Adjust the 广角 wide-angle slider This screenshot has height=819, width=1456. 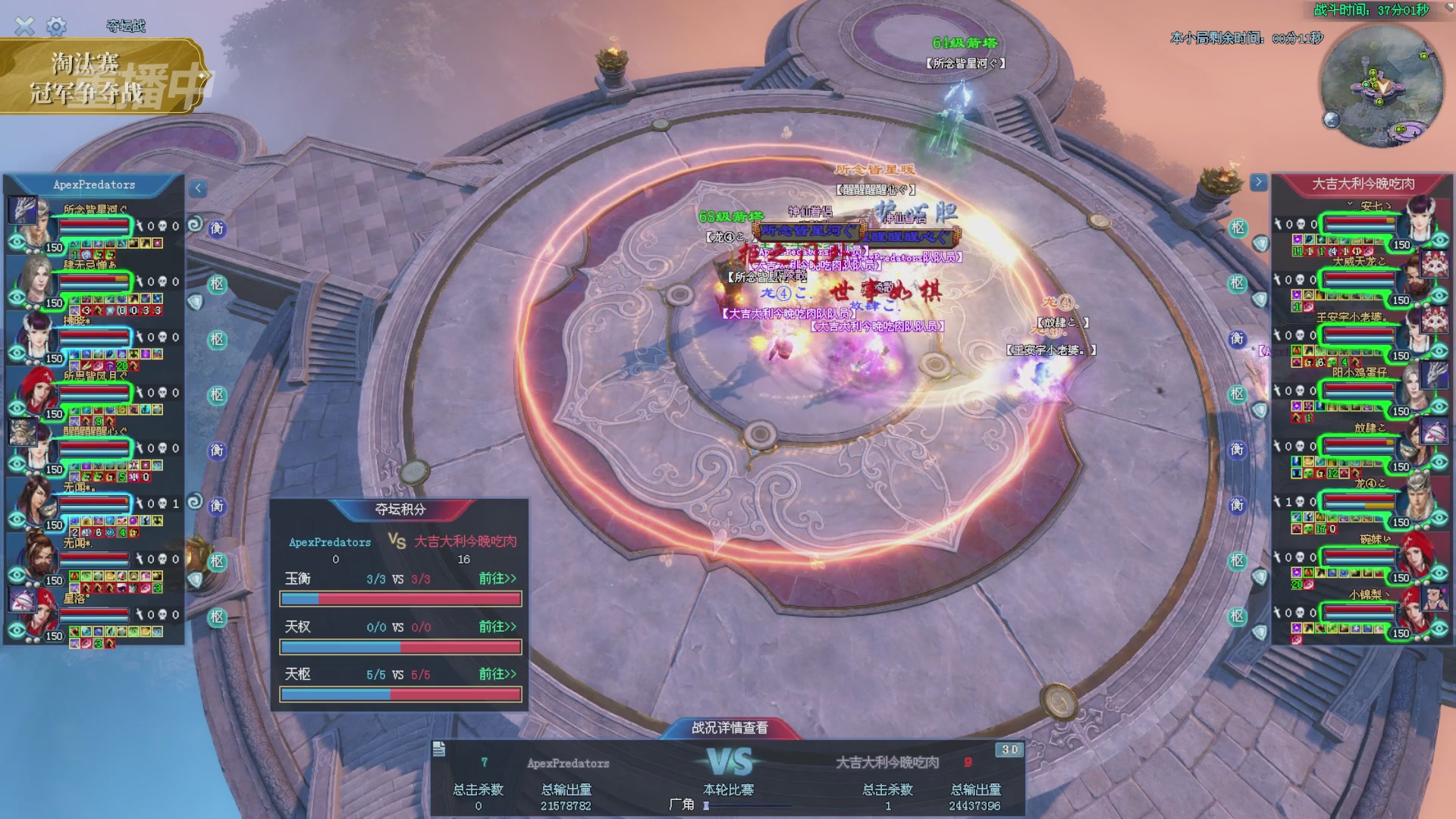pyautogui.click(x=707, y=806)
